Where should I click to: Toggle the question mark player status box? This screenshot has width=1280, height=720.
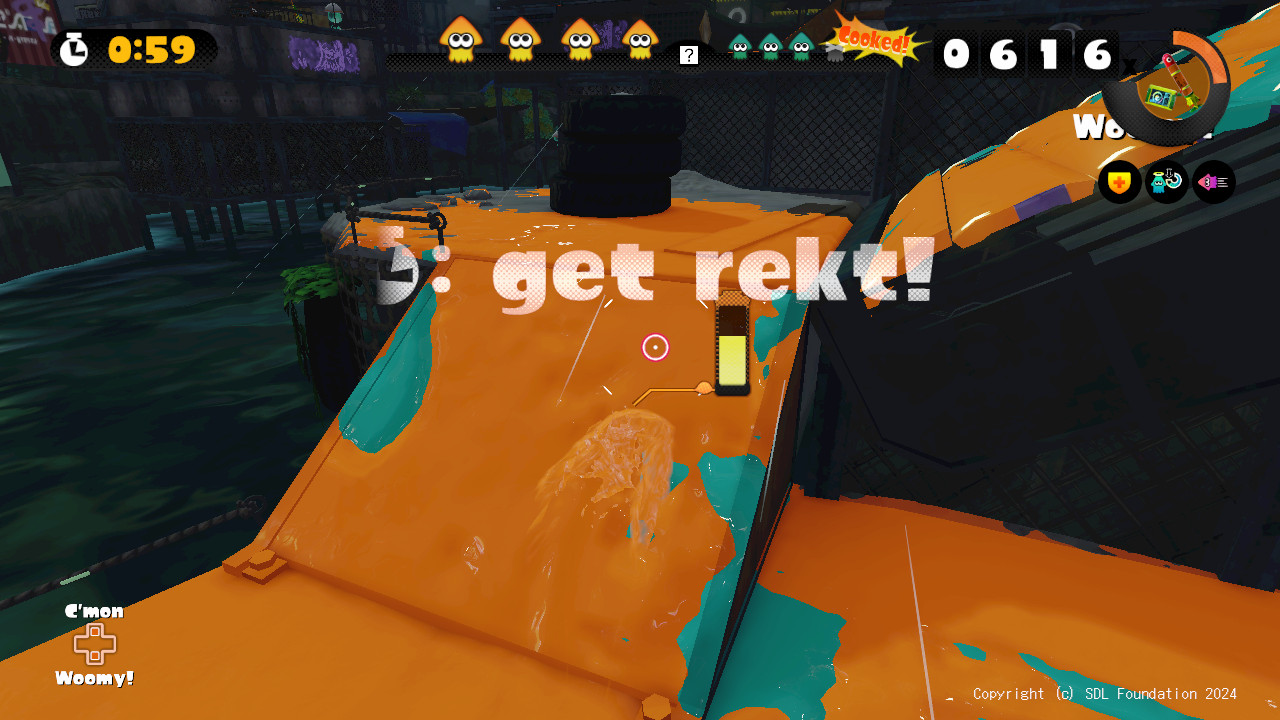point(687,55)
